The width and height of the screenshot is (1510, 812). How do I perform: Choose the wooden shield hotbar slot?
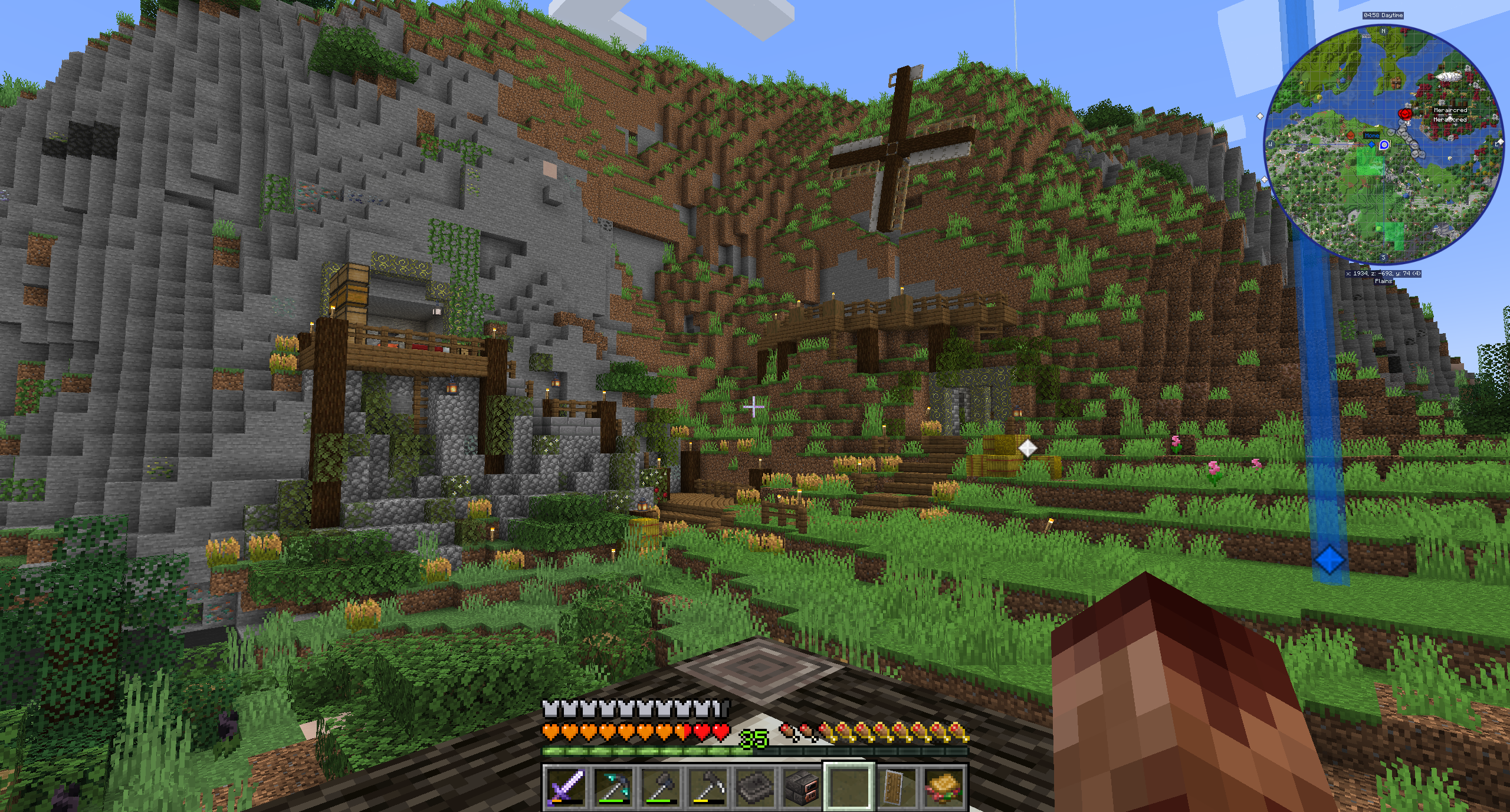click(x=897, y=787)
